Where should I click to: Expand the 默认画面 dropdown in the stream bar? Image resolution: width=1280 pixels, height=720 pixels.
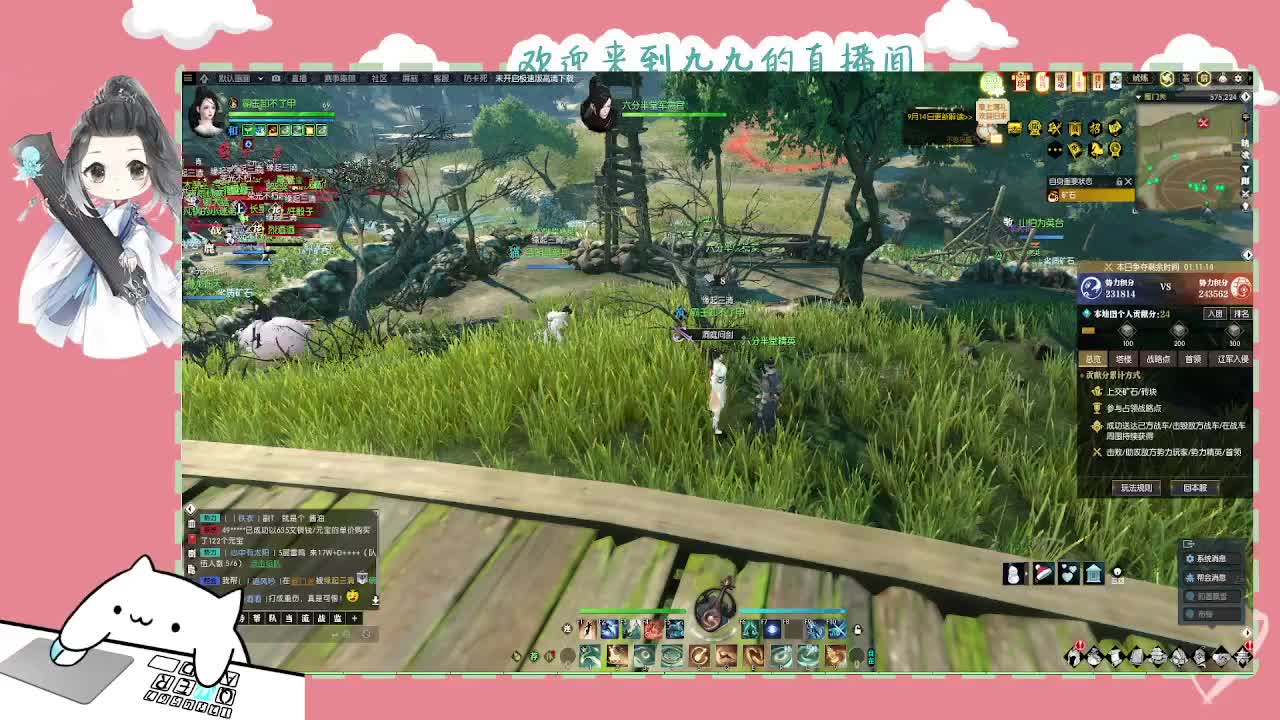click(x=260, y=78)
